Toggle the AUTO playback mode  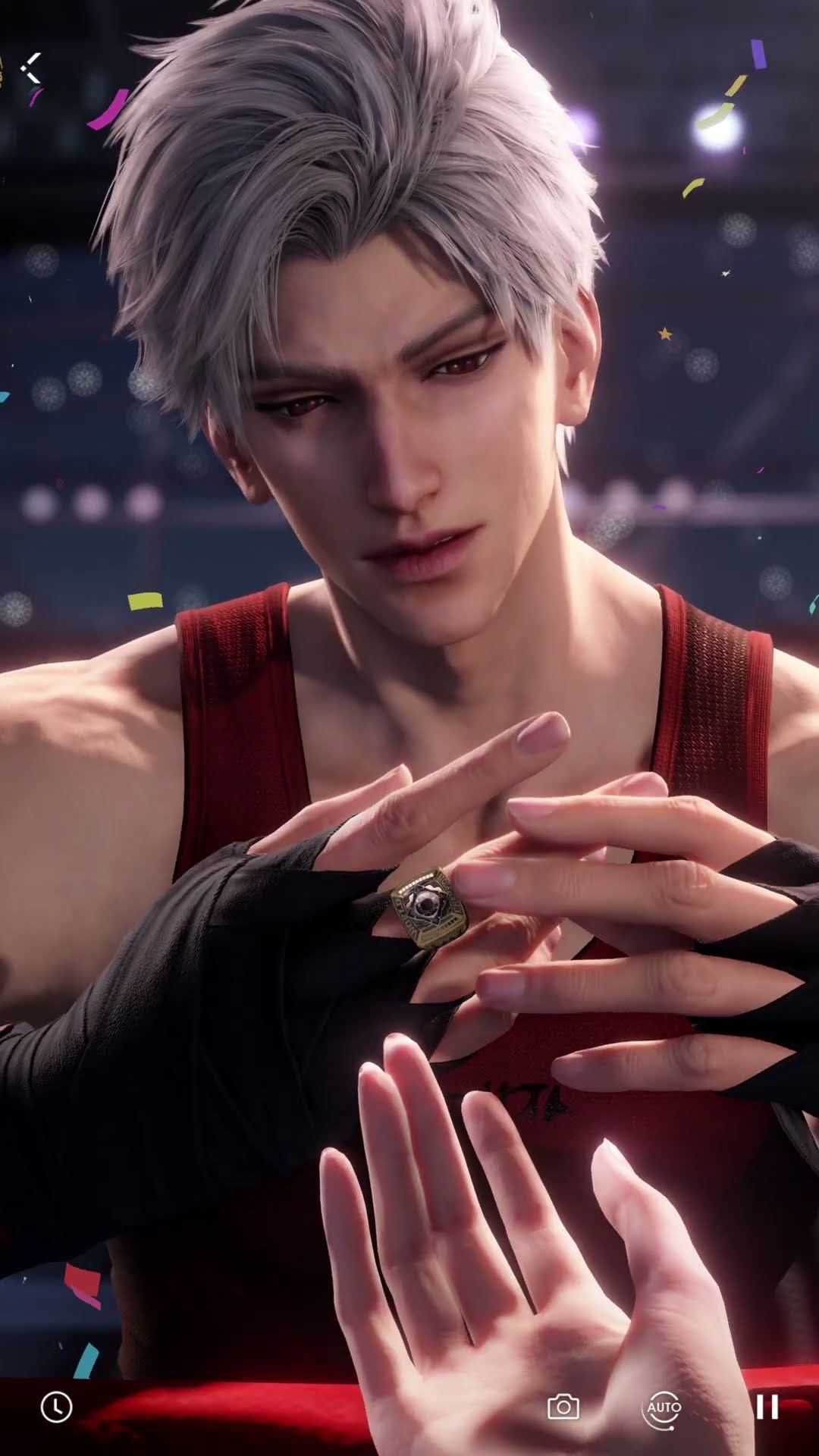tap(664, 1408)
